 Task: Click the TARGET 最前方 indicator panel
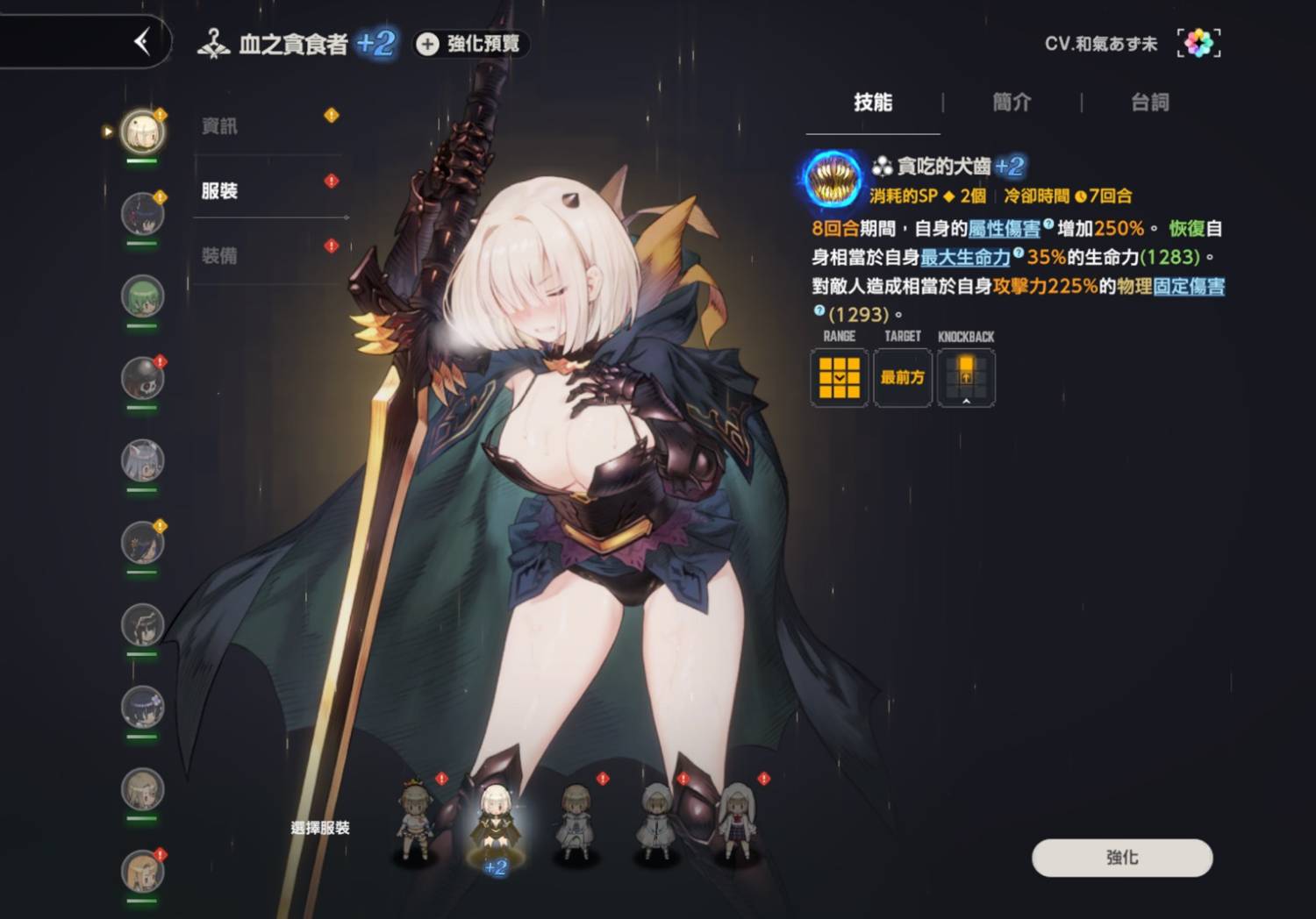click(902, 377)
